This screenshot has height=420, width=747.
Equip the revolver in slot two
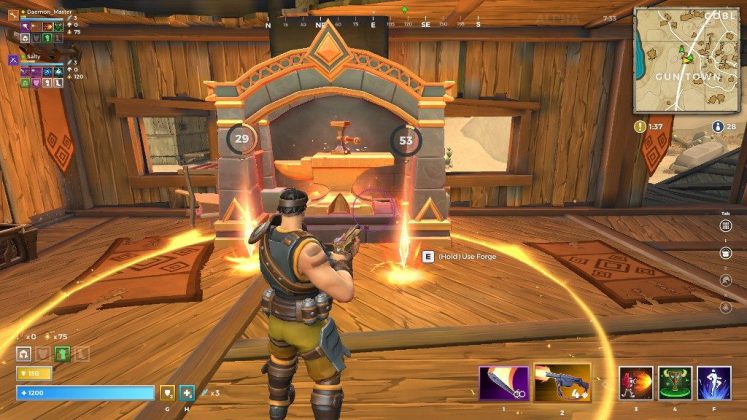point(563,383)
